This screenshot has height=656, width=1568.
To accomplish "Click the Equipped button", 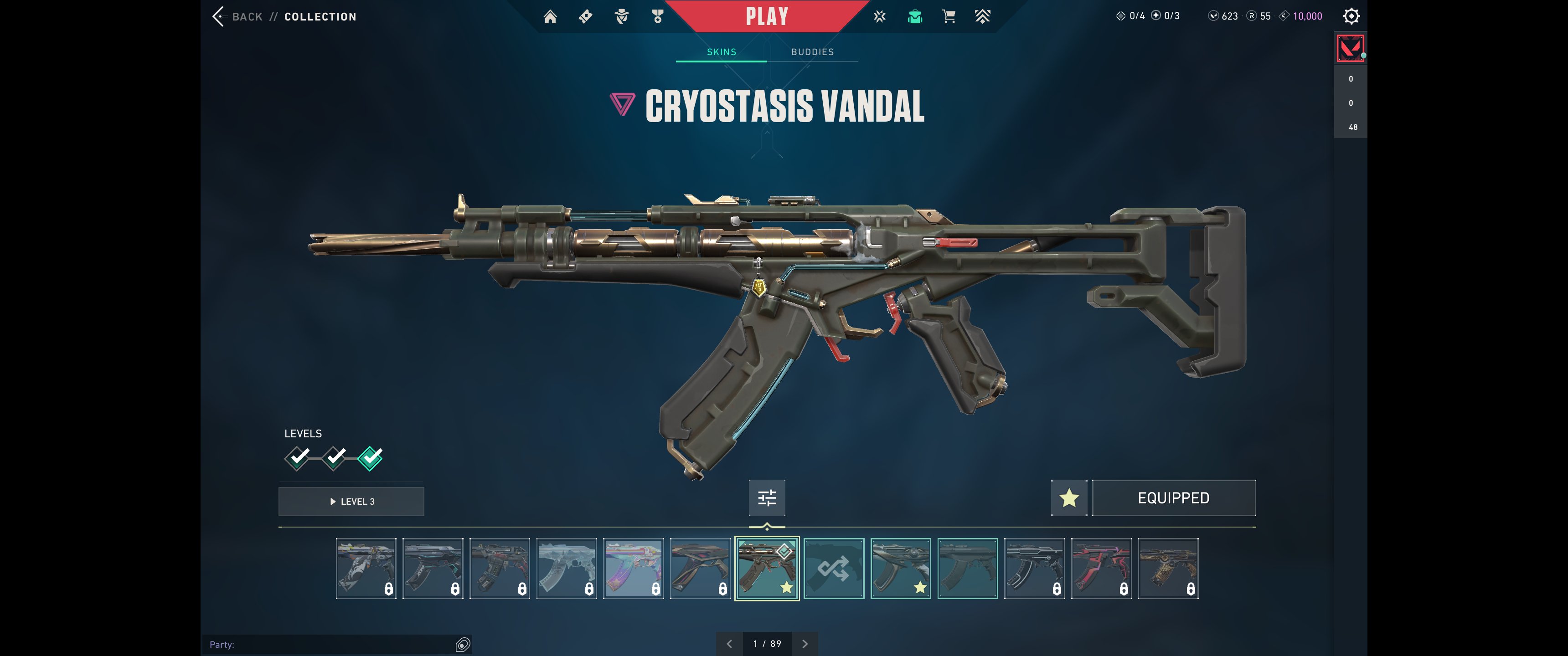I will pos(1173,498).
